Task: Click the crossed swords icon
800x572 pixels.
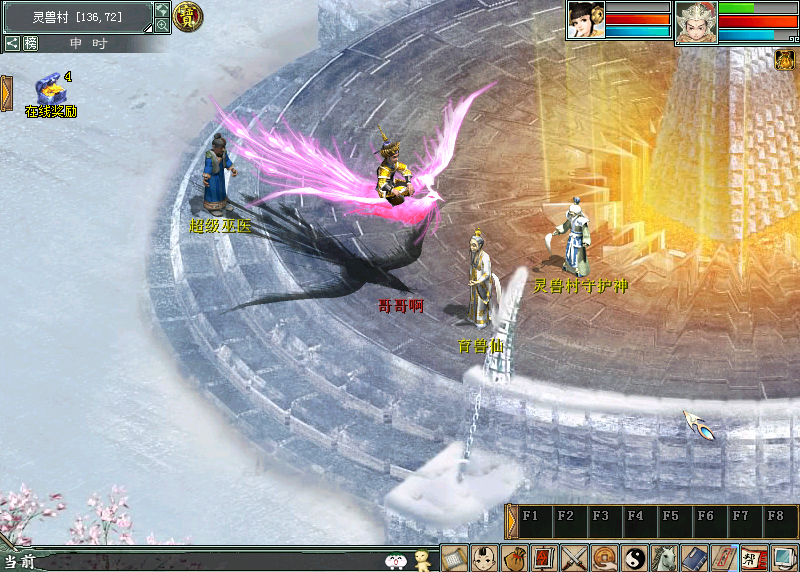Action: (x=575, y=557)
